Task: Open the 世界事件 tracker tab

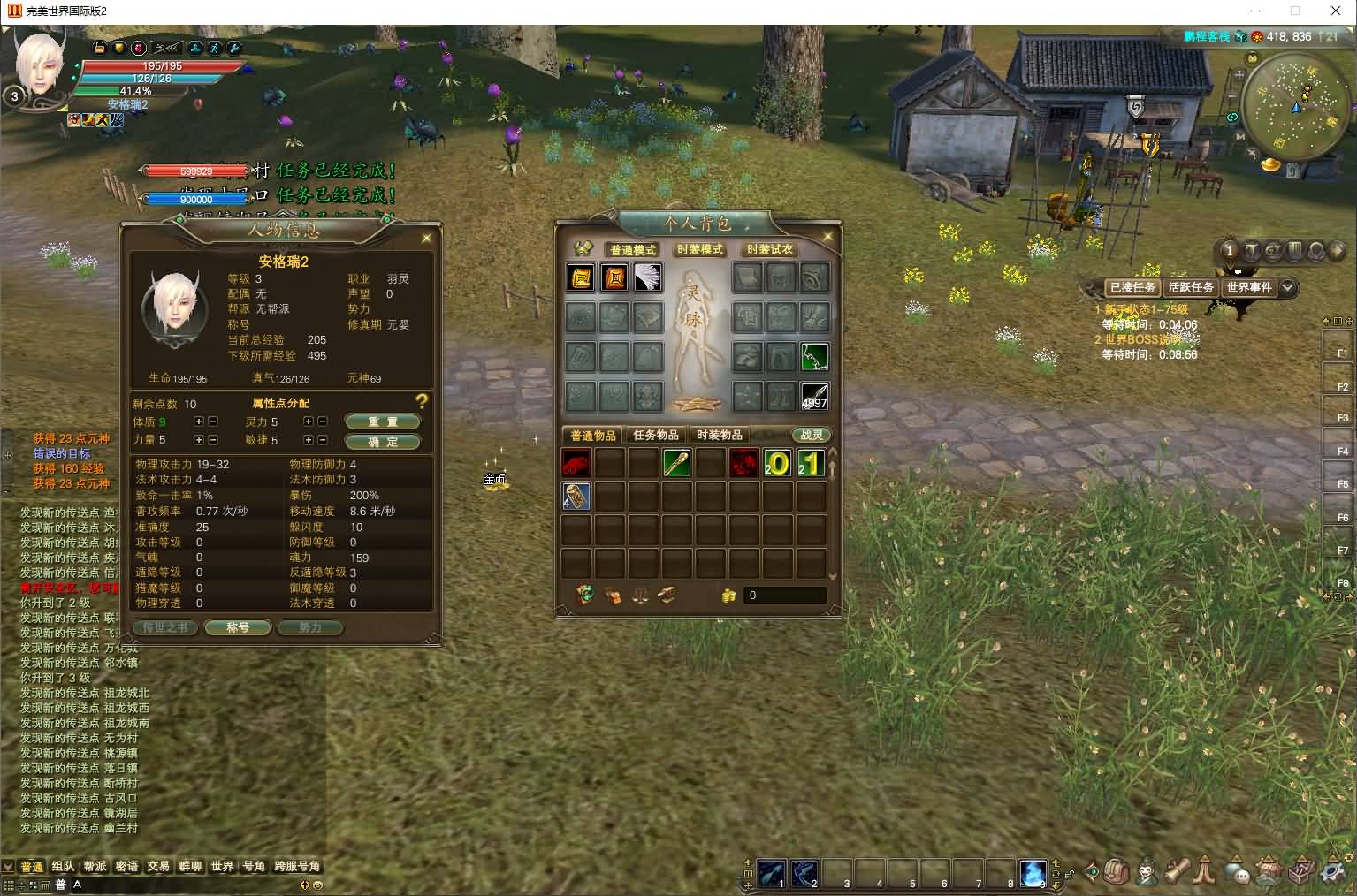Action: pos(1249,287)
